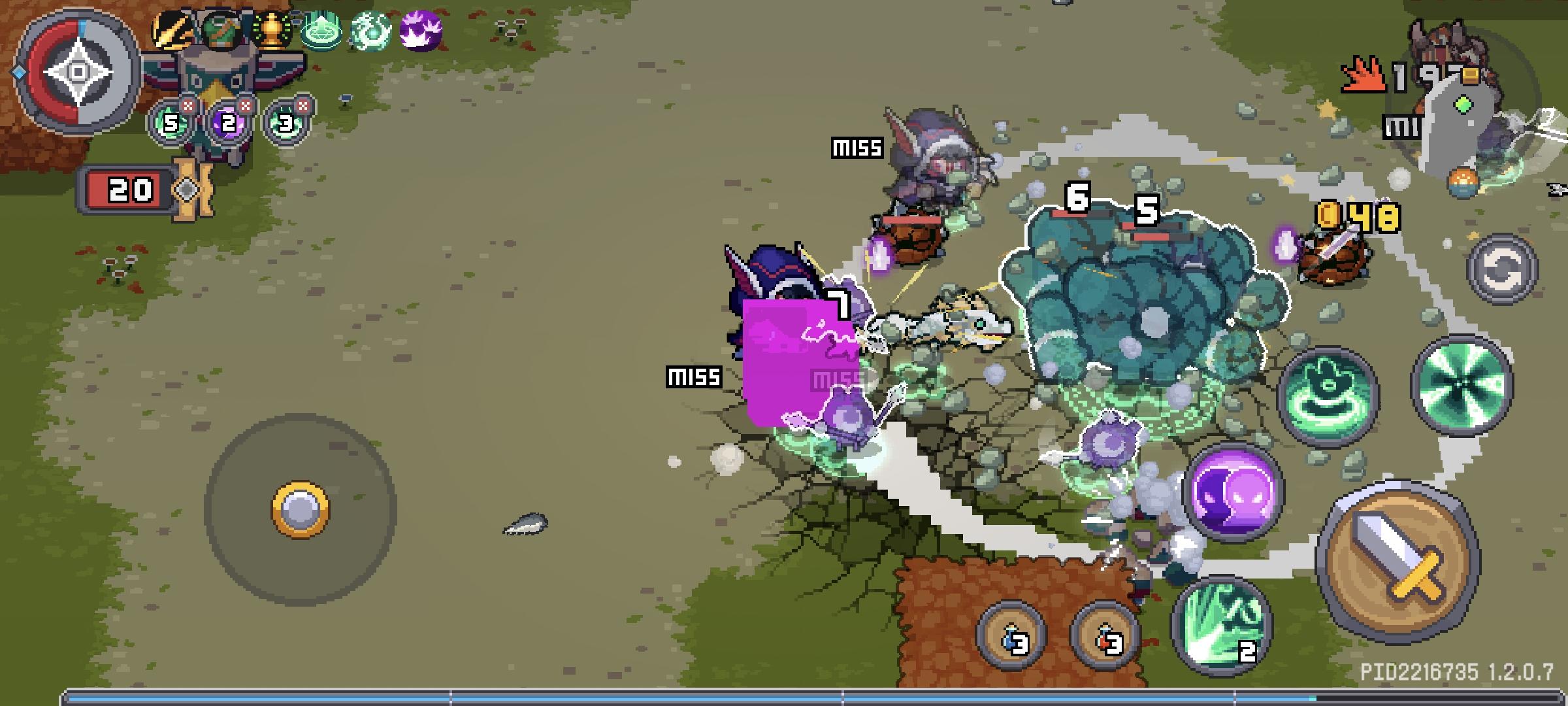The width and height of the screenshot is (1568, 706).
Task: Tap the blue progress bar at screen bottom
Action: [784, 695]
